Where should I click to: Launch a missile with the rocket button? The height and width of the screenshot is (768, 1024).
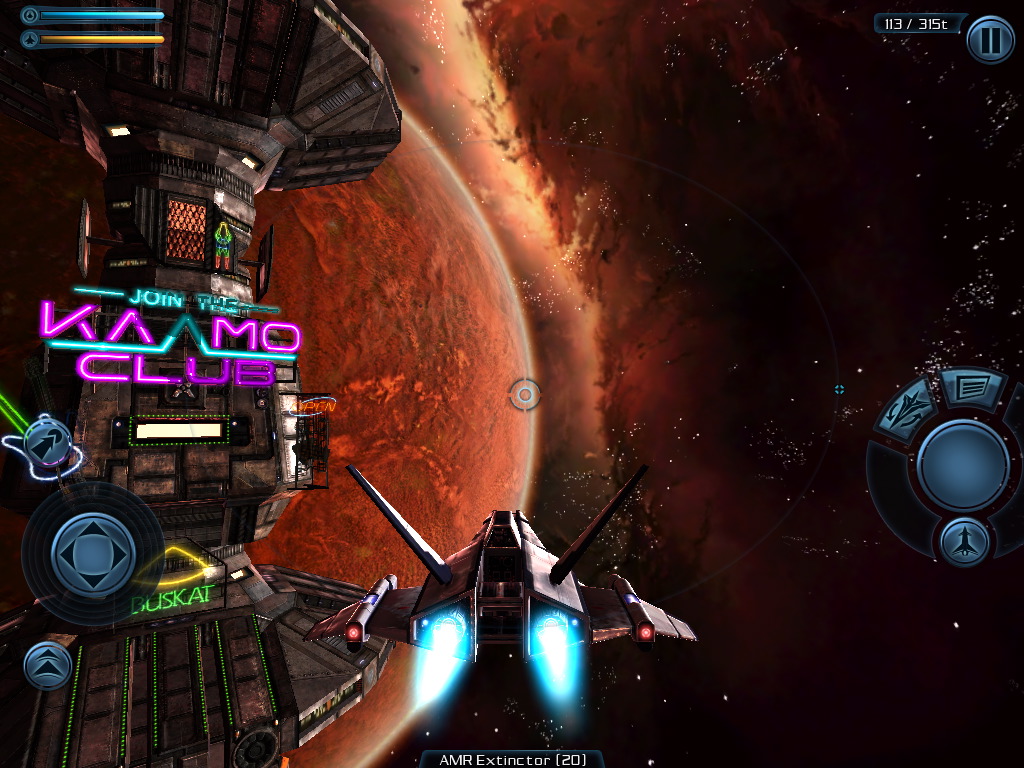tap(965, 542)
